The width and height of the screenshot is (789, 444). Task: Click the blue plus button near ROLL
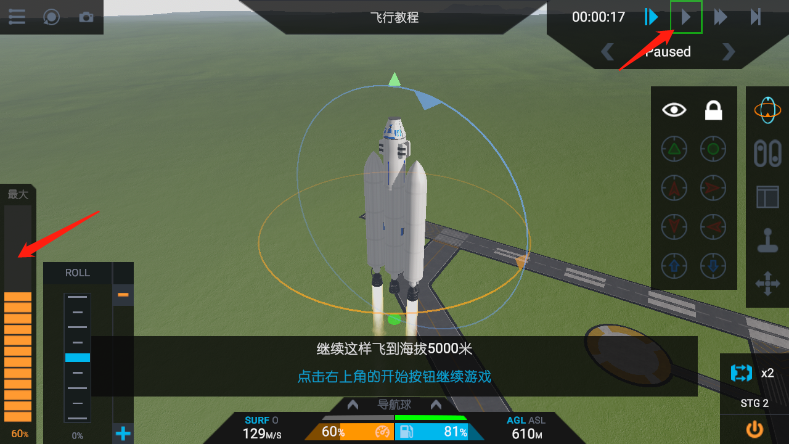[x=123, y=433]
